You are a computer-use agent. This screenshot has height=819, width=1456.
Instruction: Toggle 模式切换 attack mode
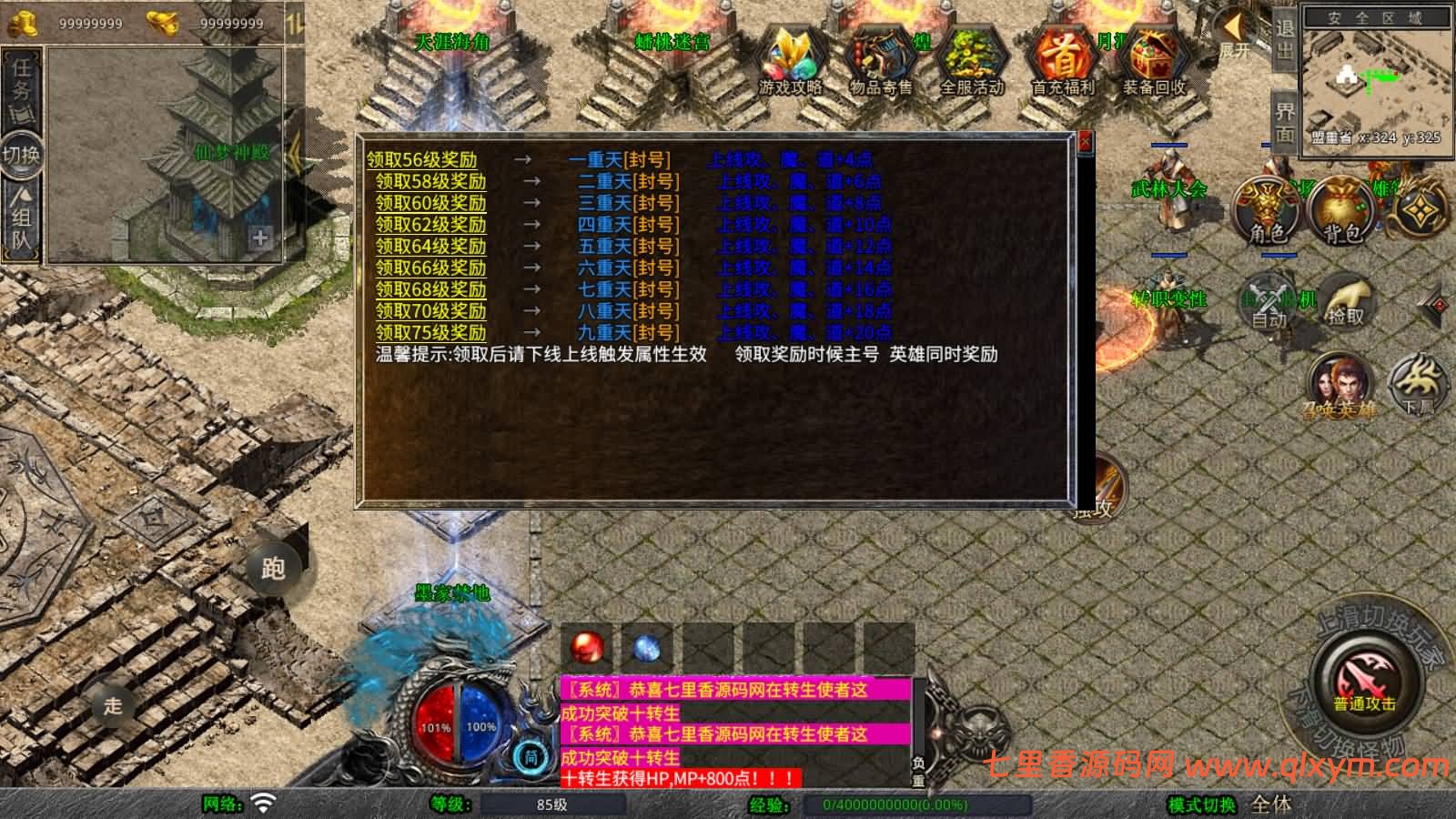pos(1202,804)
